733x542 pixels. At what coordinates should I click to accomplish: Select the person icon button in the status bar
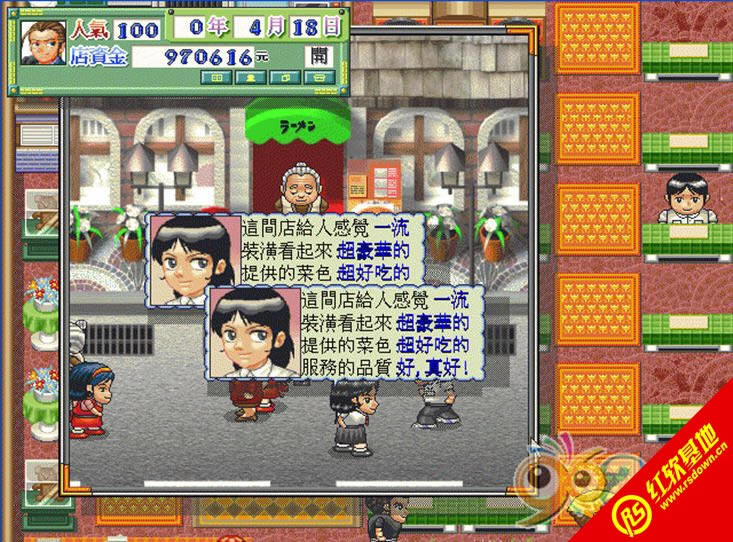(x=250, y=78)
